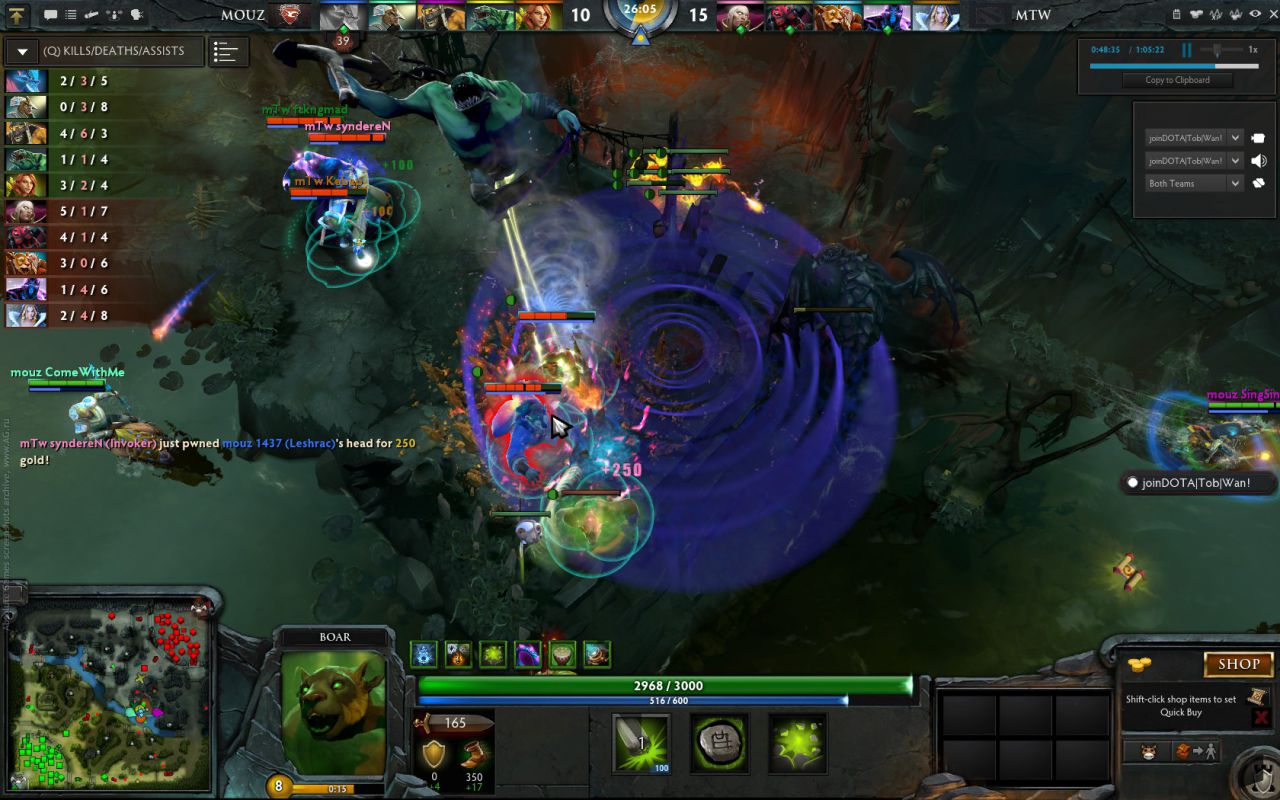Image resolution: width=1280 pixels, height=800 pixels.
Task: Click the minimap
Action: (x=109, y=692)
